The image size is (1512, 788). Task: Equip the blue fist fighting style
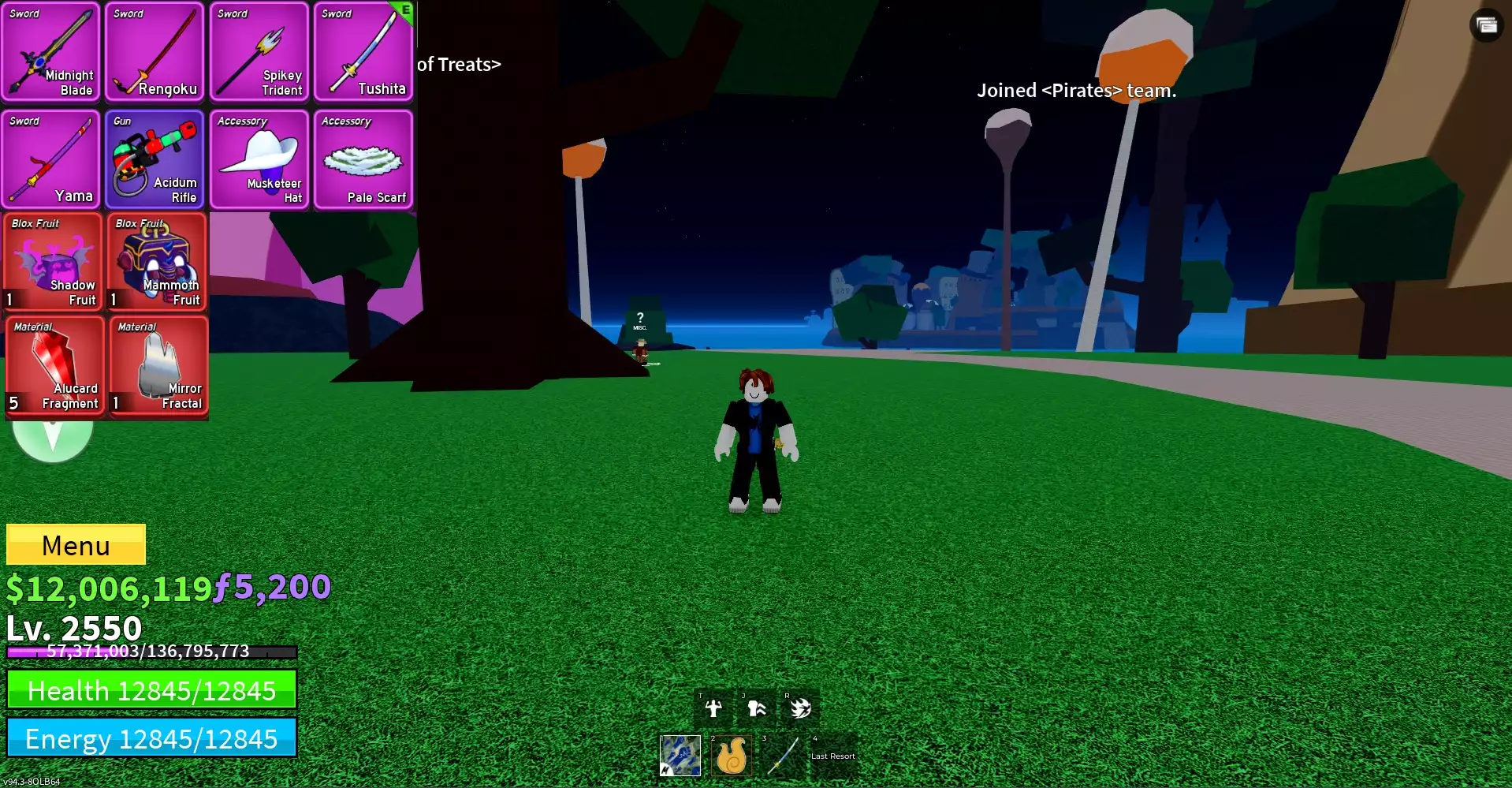[x=680, y=755]
